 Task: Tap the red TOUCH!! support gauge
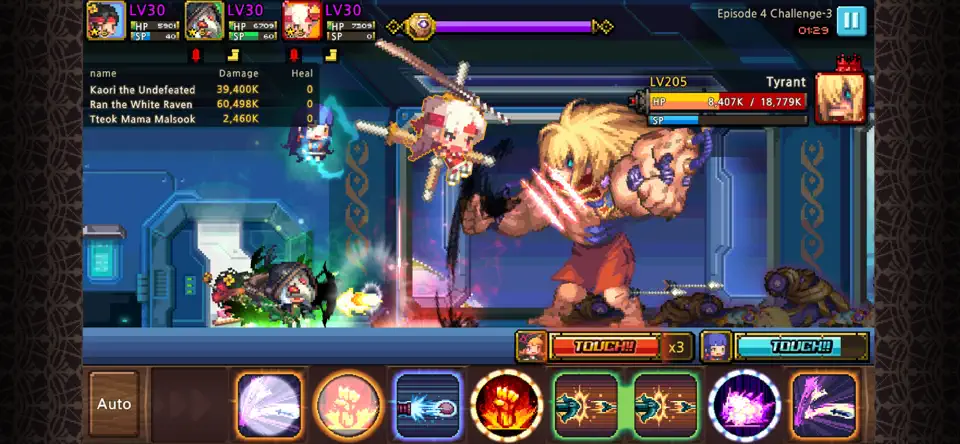click(604, 347)
